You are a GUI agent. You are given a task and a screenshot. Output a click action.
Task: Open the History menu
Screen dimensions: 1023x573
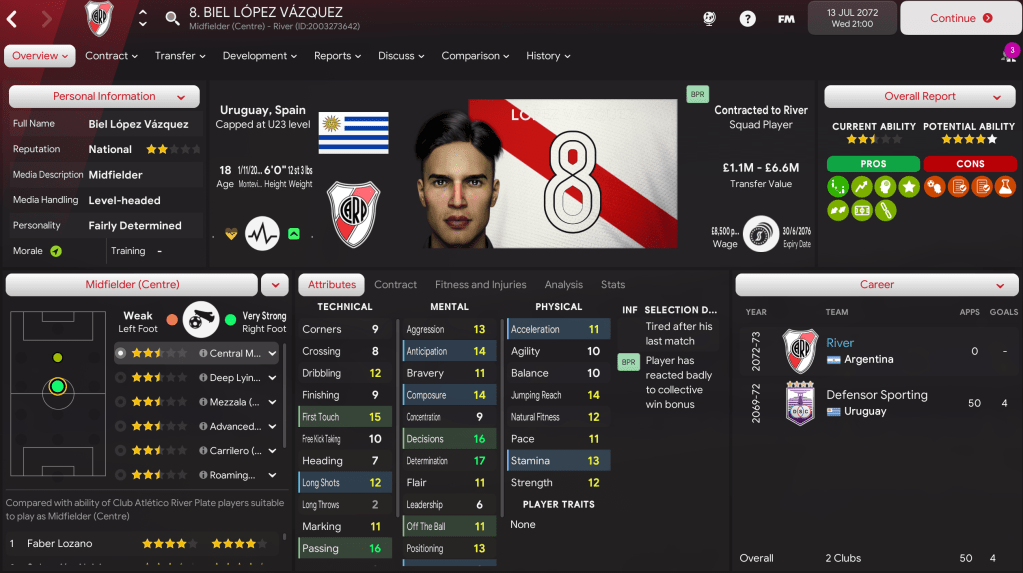coord(549,56)
